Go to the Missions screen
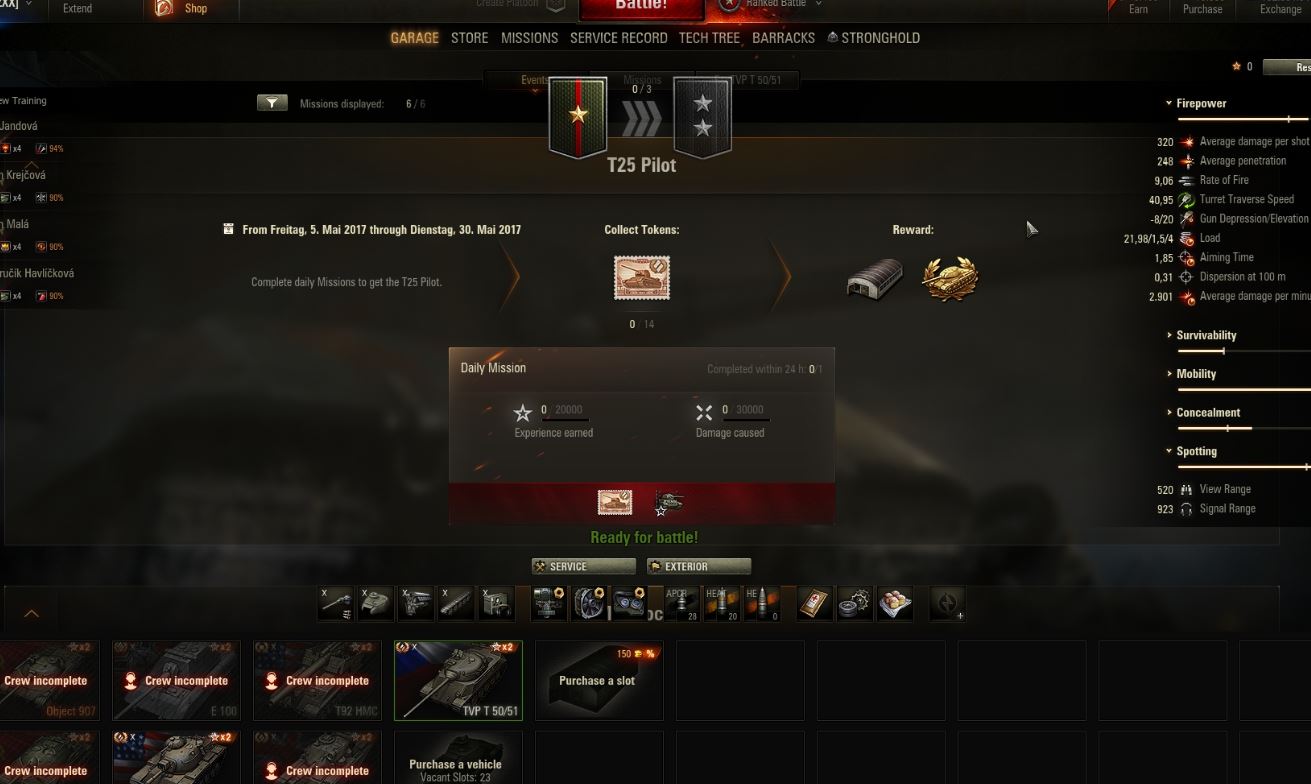The image size is (1311, 784). (529, 38)
